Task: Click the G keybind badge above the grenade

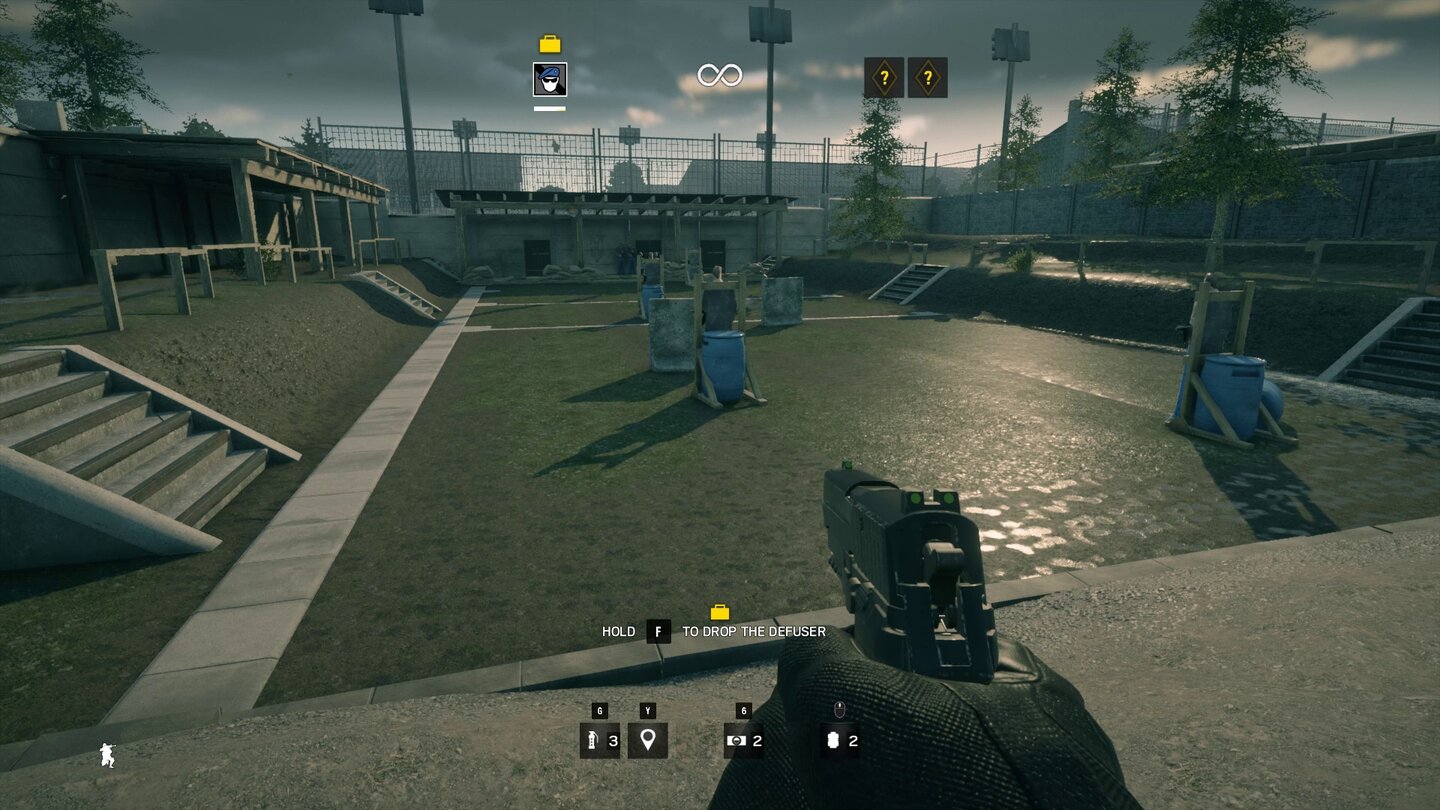Action: click(598, 711)
